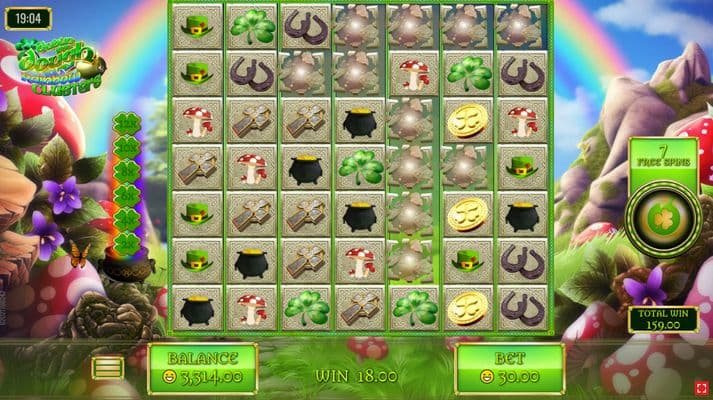Open the Bet amount panel

[x=509, y=368]
